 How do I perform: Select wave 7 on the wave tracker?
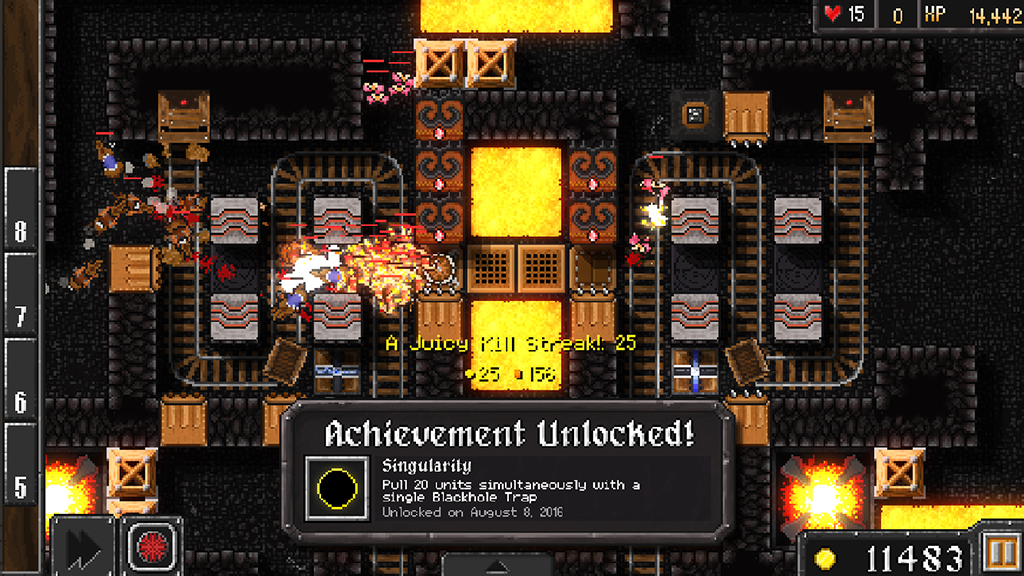click(20, 316)
